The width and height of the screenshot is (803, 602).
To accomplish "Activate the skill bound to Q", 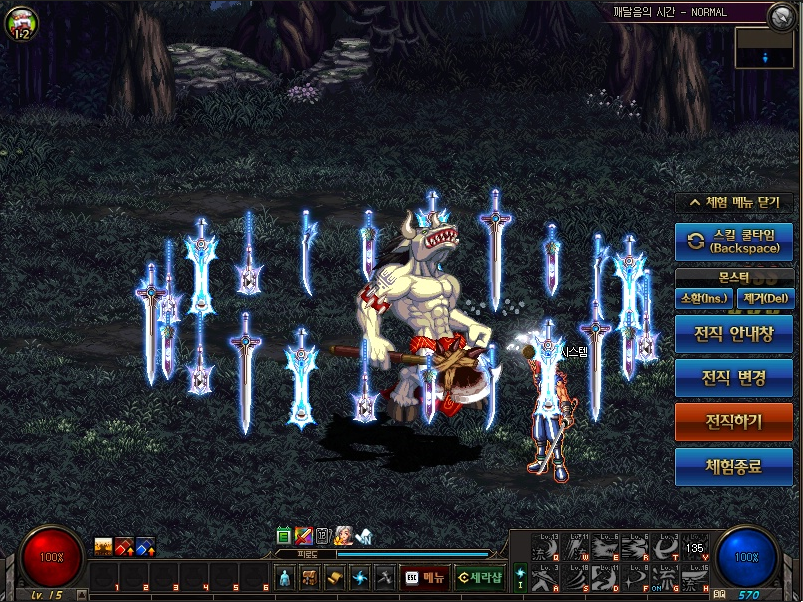I will pos(543,547).
